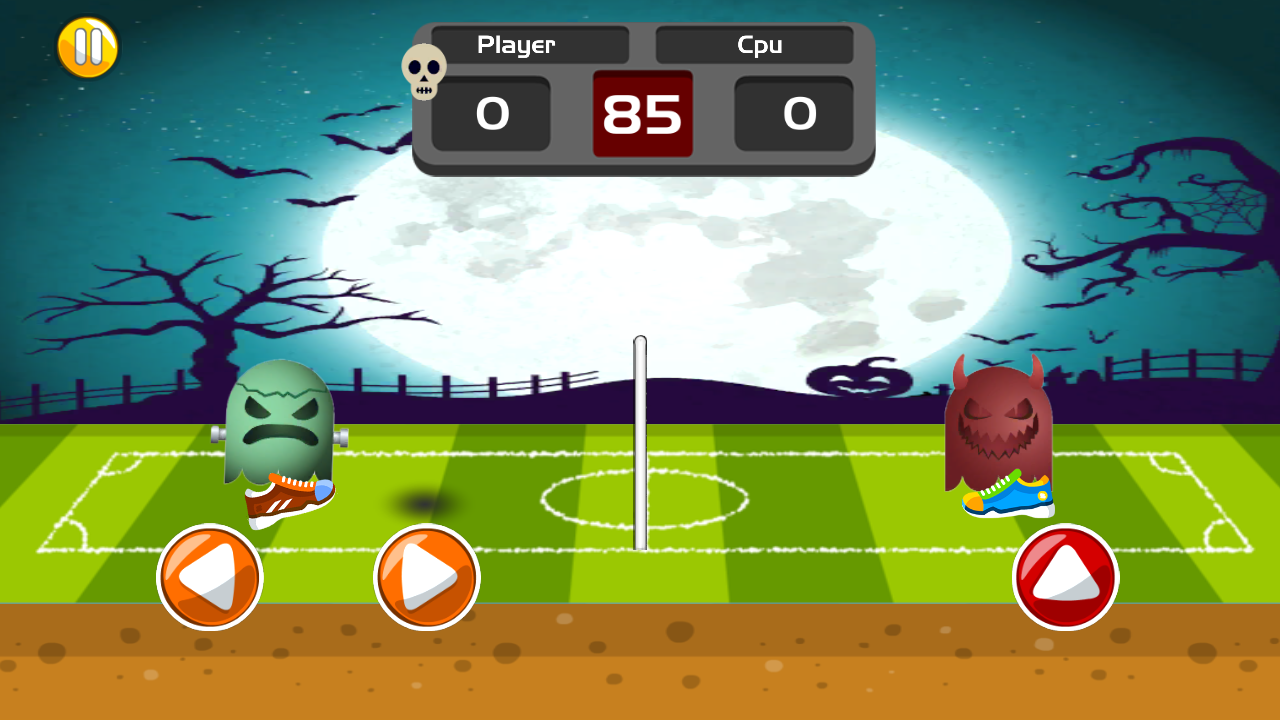This screenshot has height=720, width=1280.
Task: Tap the jack-o-lantern pumpkin silhouette
Action: (x=858, y=380)
